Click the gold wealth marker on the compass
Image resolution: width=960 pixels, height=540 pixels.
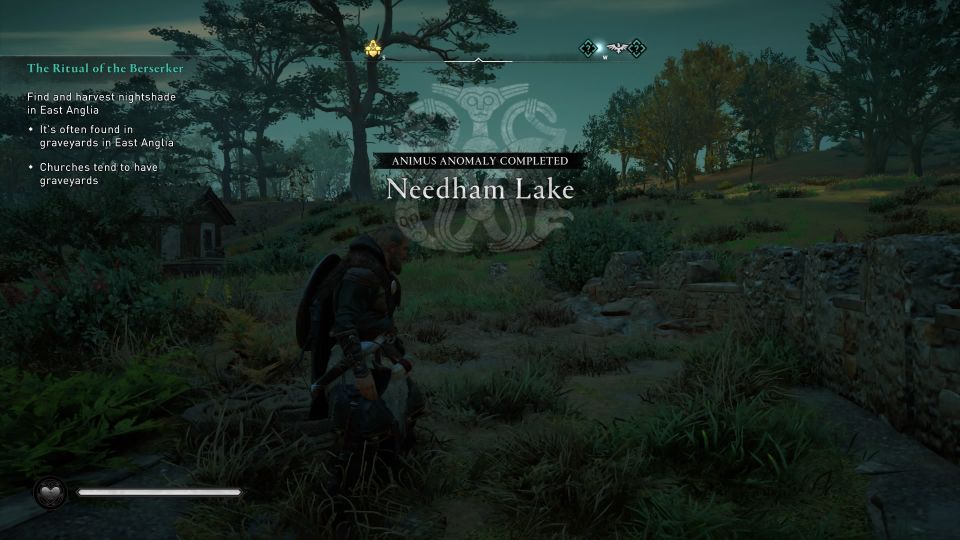coord(375,48)
